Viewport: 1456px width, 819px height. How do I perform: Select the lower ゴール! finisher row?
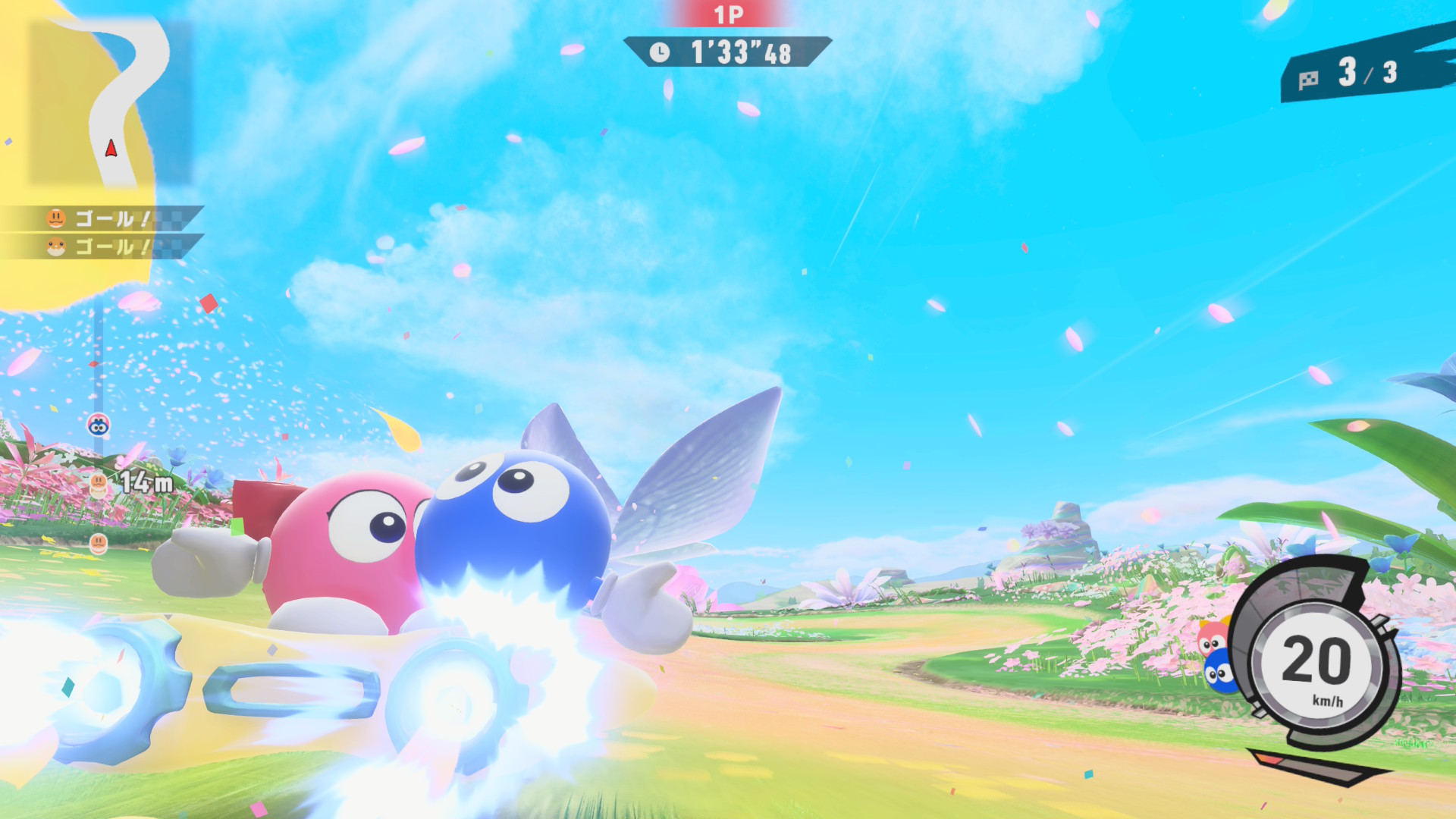[102, 247]
